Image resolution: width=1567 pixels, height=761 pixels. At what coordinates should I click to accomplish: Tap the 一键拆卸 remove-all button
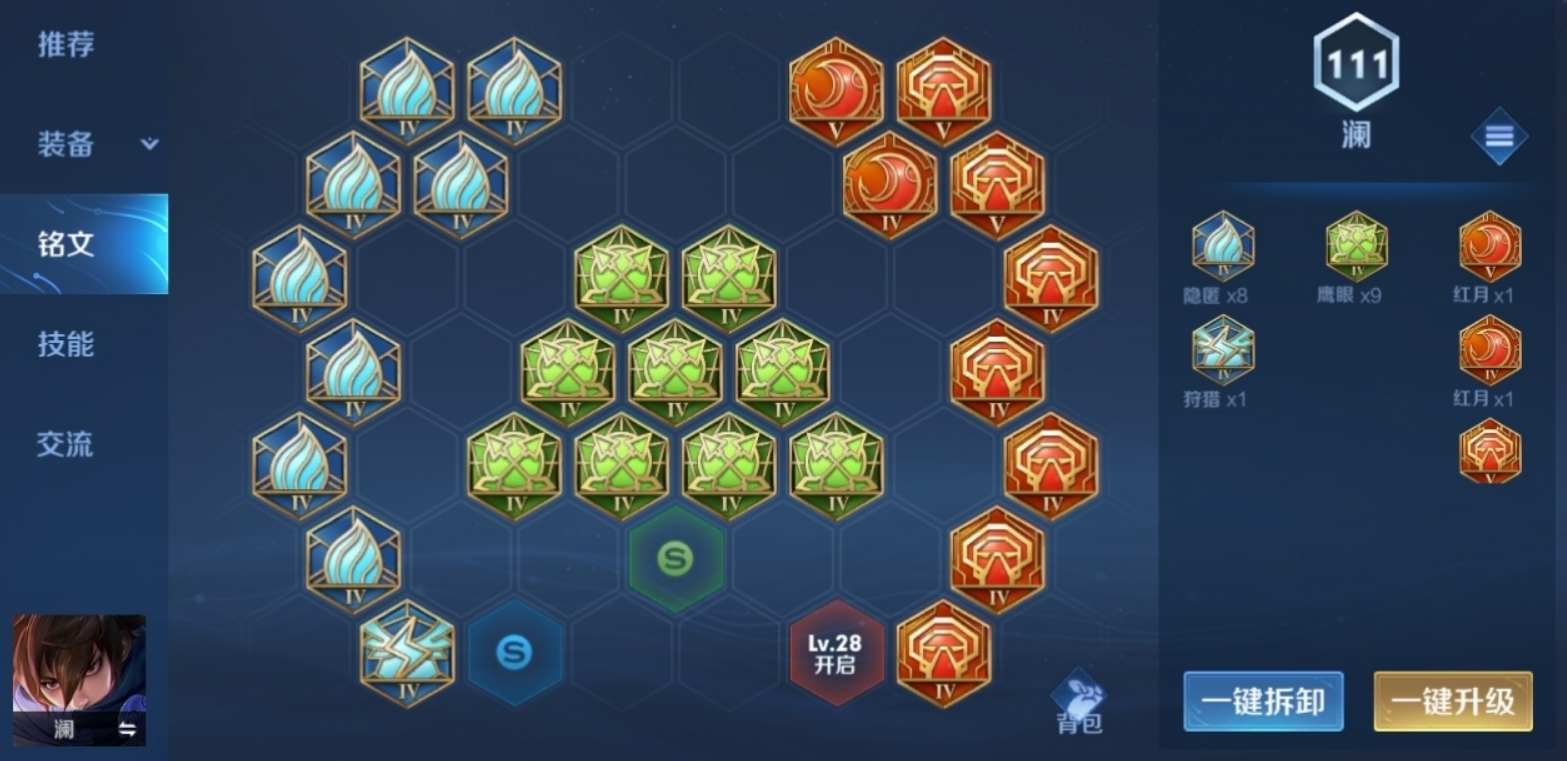tap(1263, 701)
